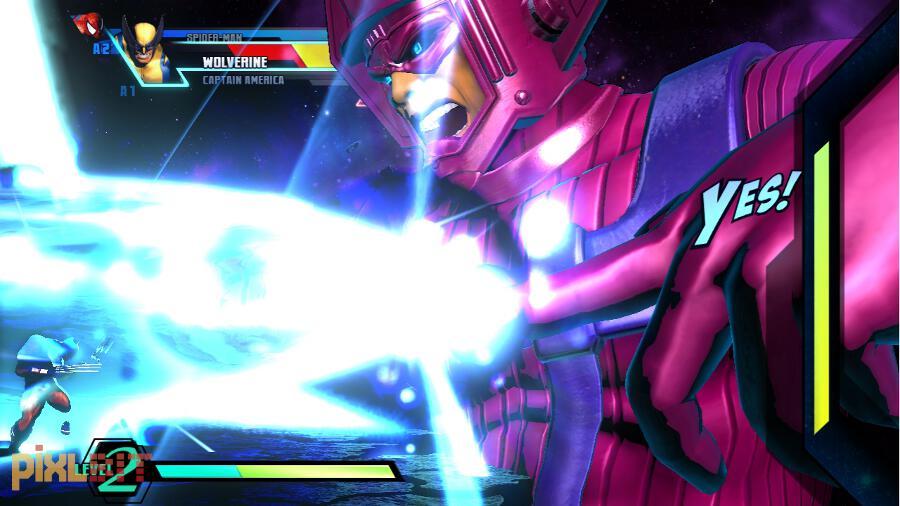Image resolution: width=900 pixels, height=506 pixels.
Task: Select the Captain America assist label
Action: tap(243, 80)
